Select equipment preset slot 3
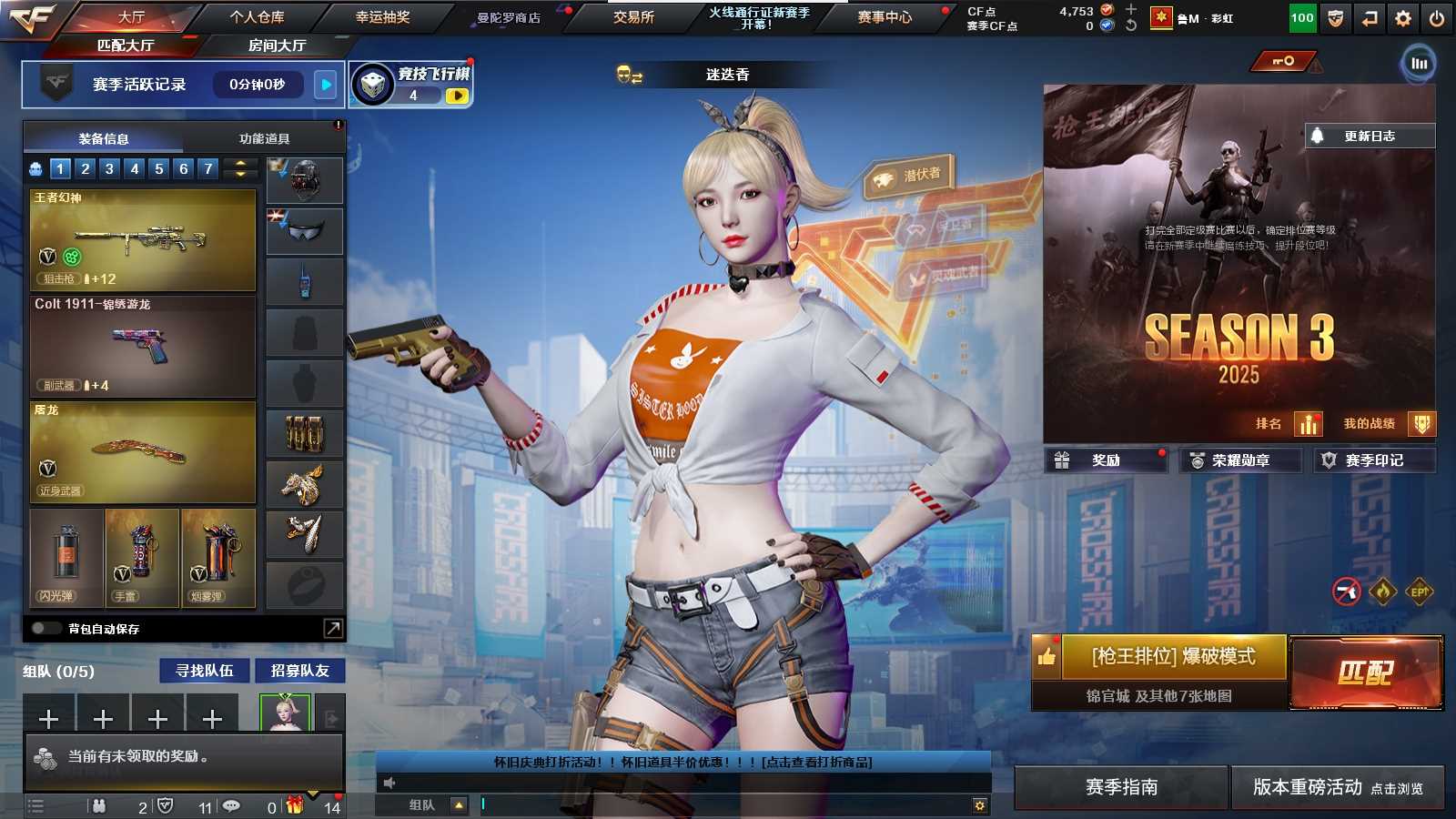This screenshot has width=1456, height=819. pos(108,167)
